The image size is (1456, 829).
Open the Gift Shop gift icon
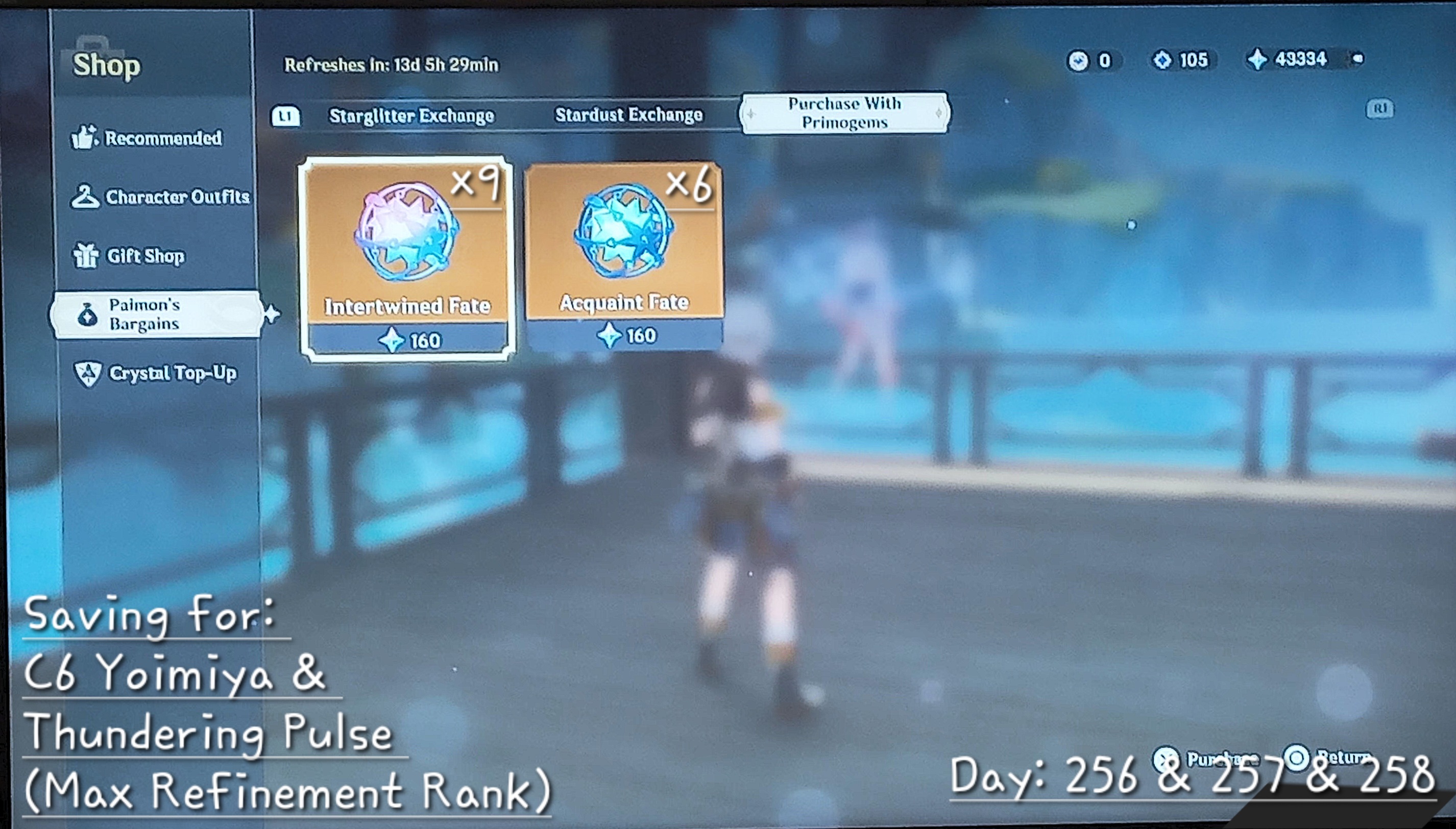[x=87, y=256]
